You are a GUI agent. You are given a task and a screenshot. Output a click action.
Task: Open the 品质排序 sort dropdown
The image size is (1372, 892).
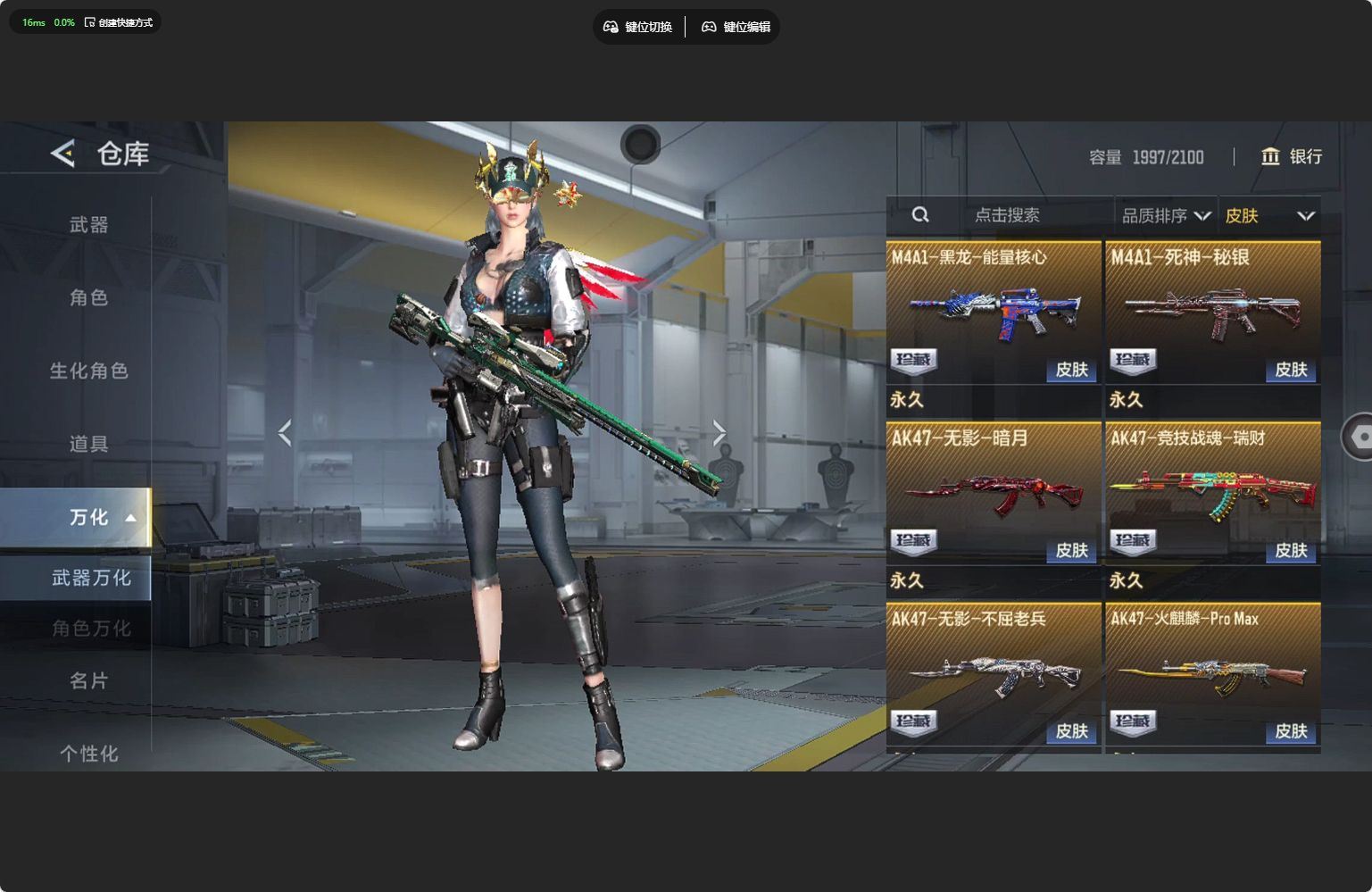[x=1165, y=216]
